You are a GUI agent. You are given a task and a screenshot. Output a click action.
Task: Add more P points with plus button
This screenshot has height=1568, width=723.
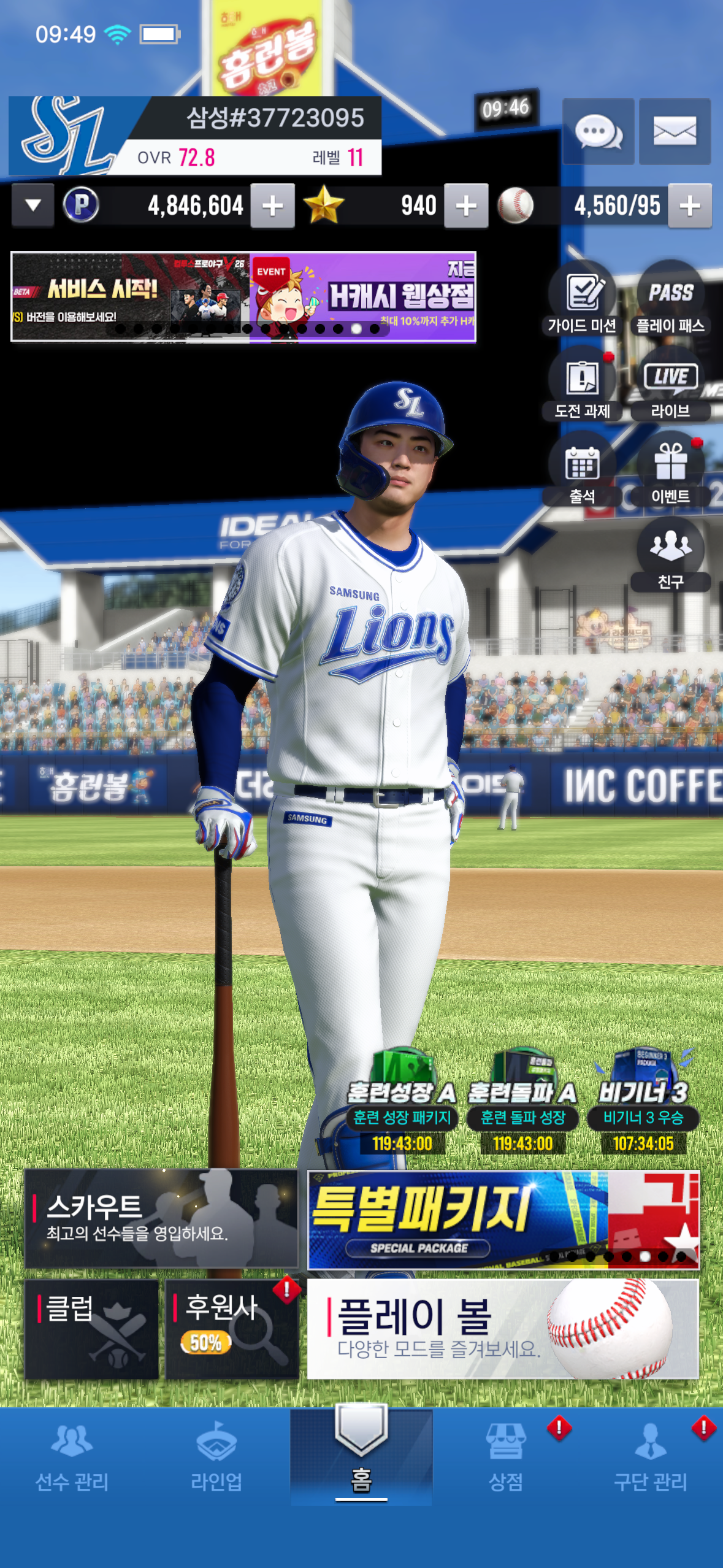pyautogui.click(x=272, y=206)
